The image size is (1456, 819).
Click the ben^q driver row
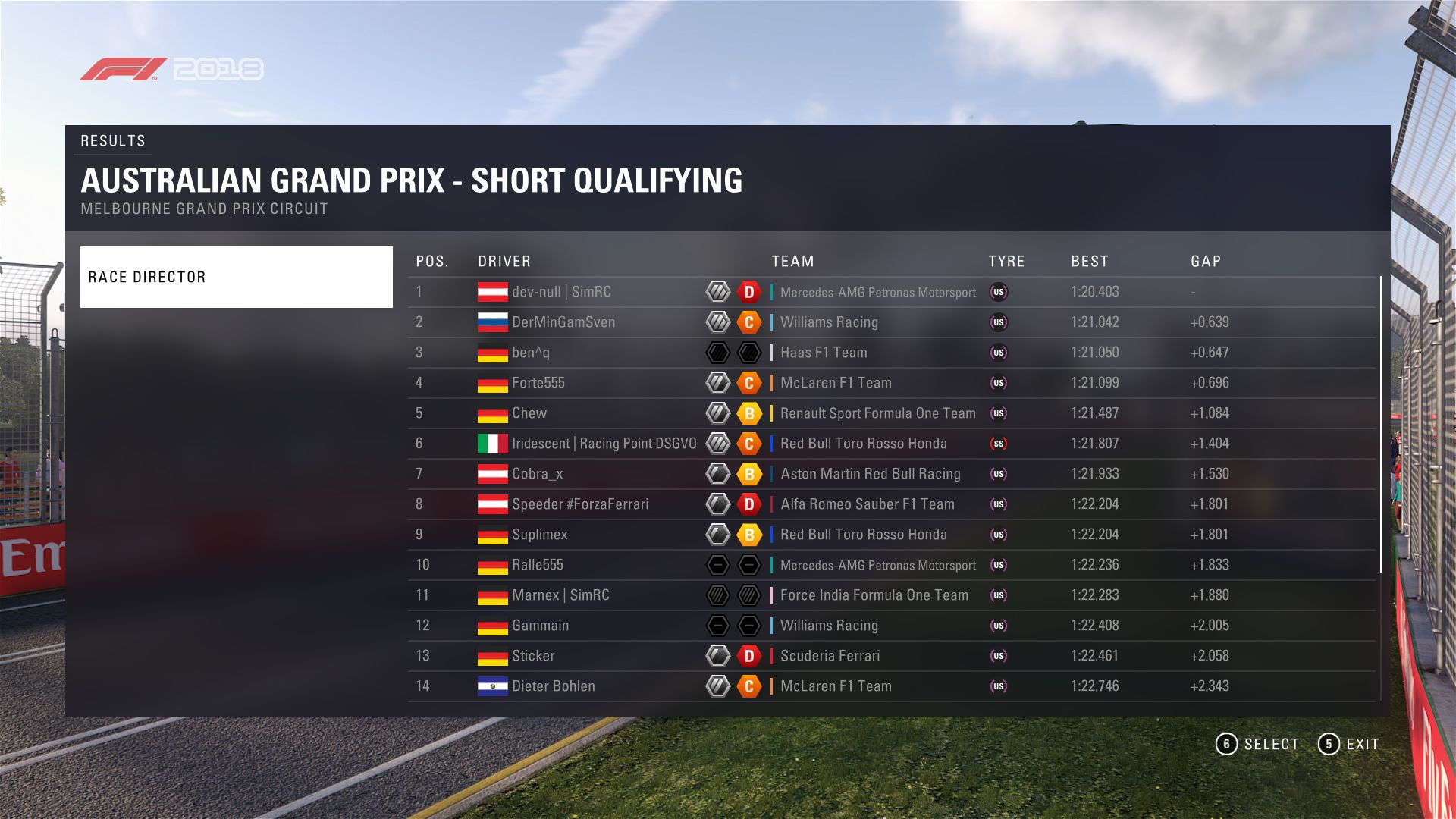click(531, 353)
